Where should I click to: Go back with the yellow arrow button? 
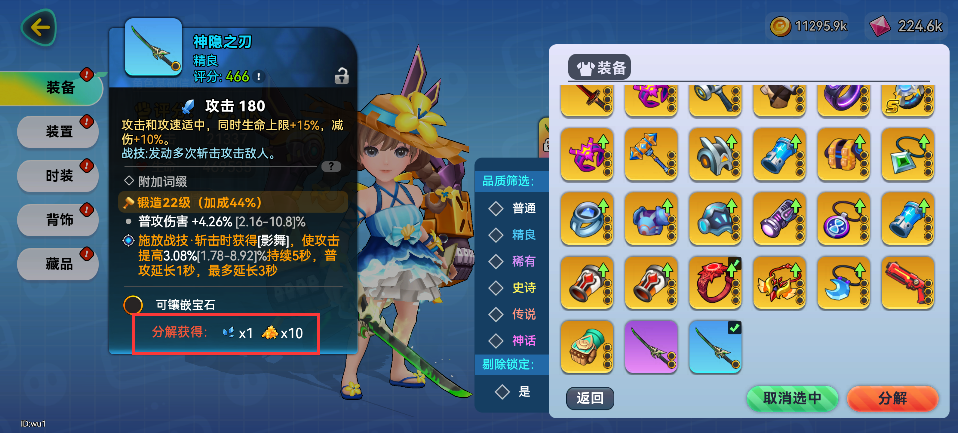pos(41,27)
